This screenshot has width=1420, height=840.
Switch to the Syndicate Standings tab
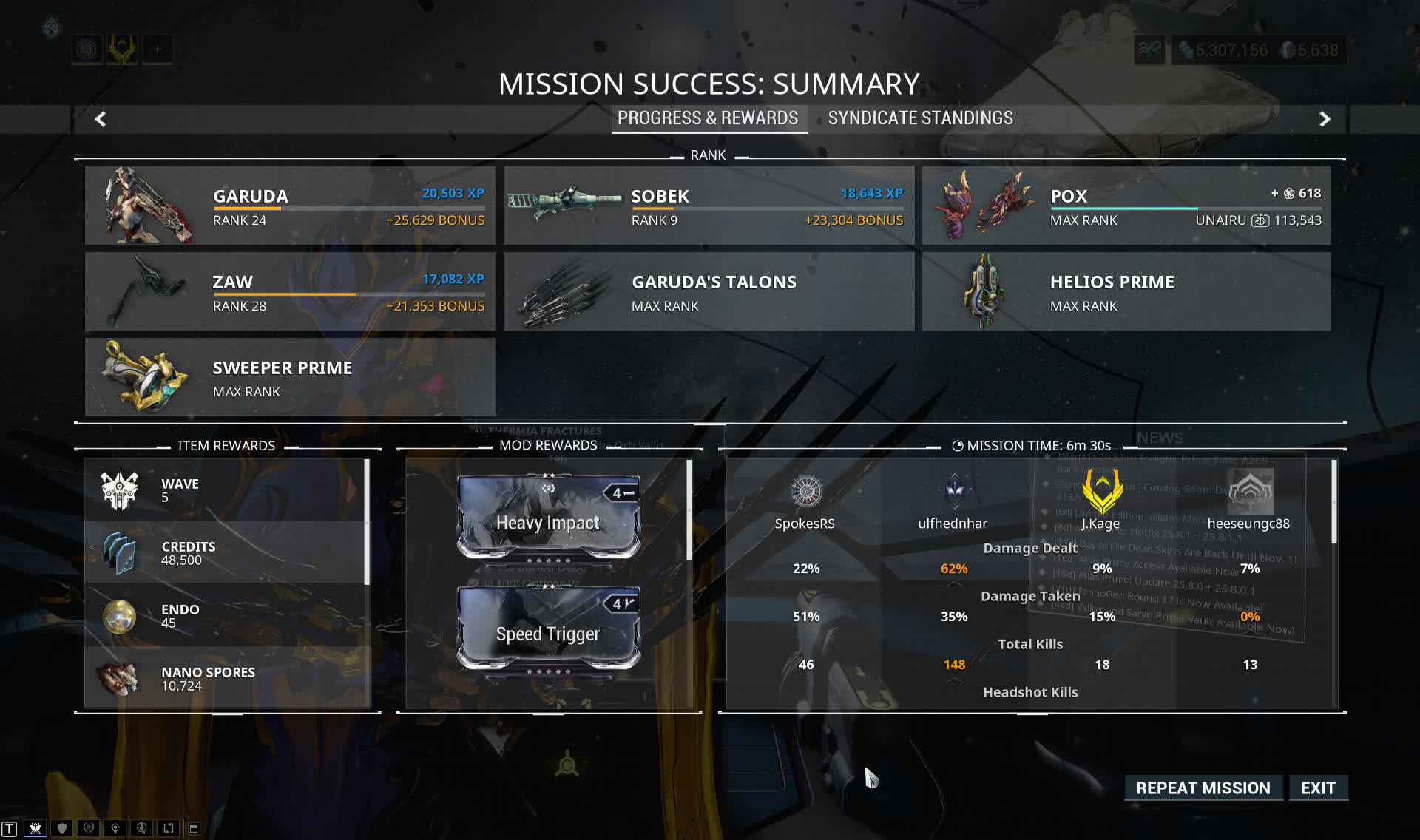[920, 118]
